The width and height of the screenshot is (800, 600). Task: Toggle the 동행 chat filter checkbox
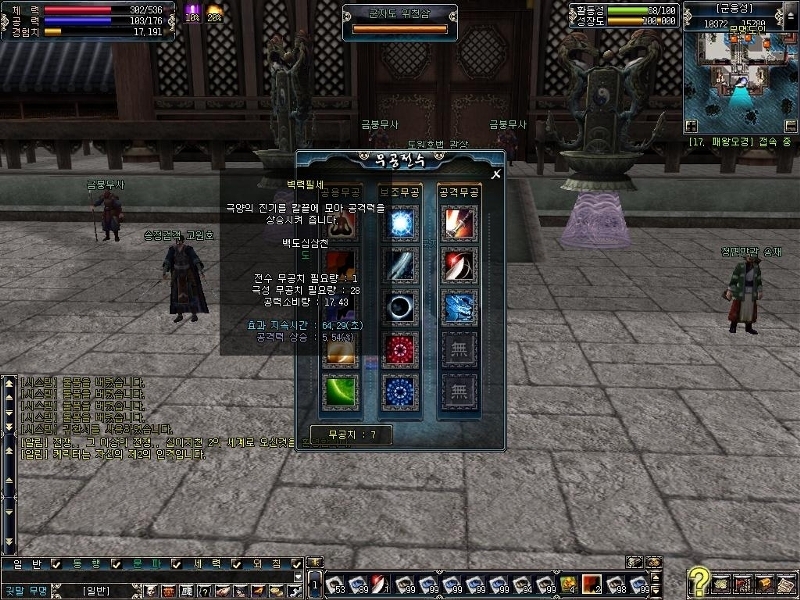pyautogui.click(x=116, y=565)
